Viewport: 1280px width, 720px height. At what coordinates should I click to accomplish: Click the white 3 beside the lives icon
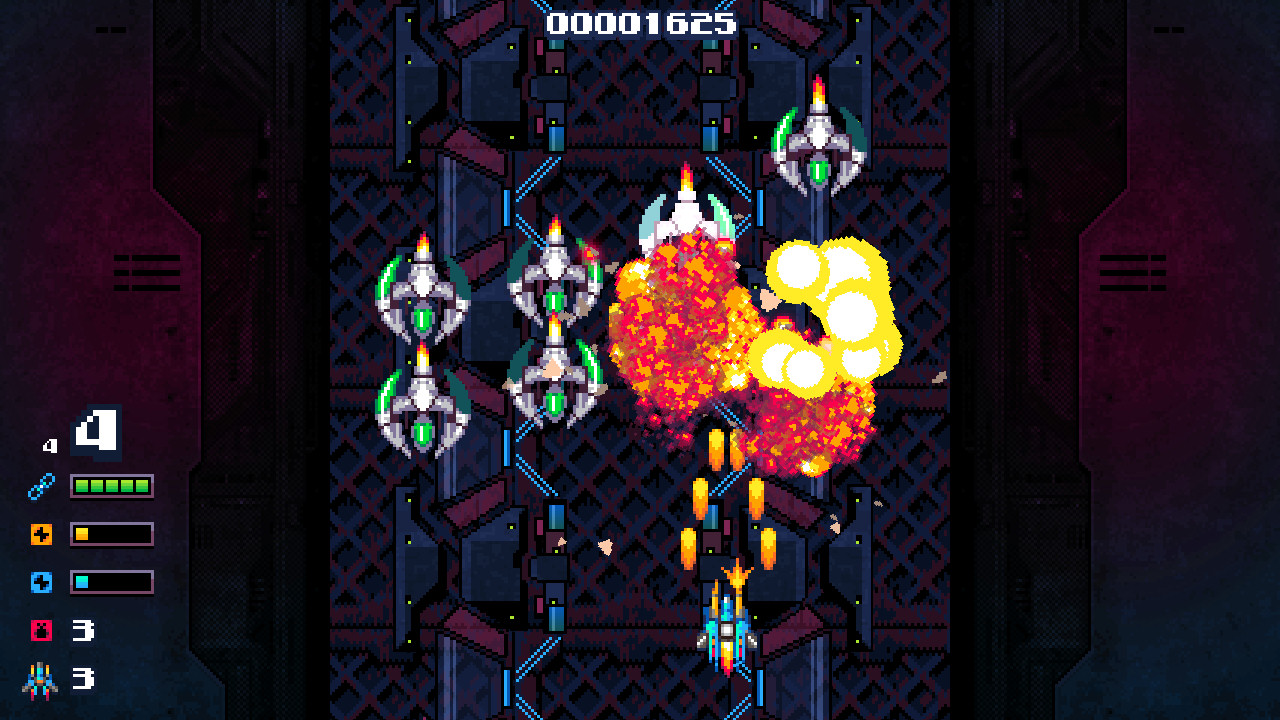click(x=84, y=678)
